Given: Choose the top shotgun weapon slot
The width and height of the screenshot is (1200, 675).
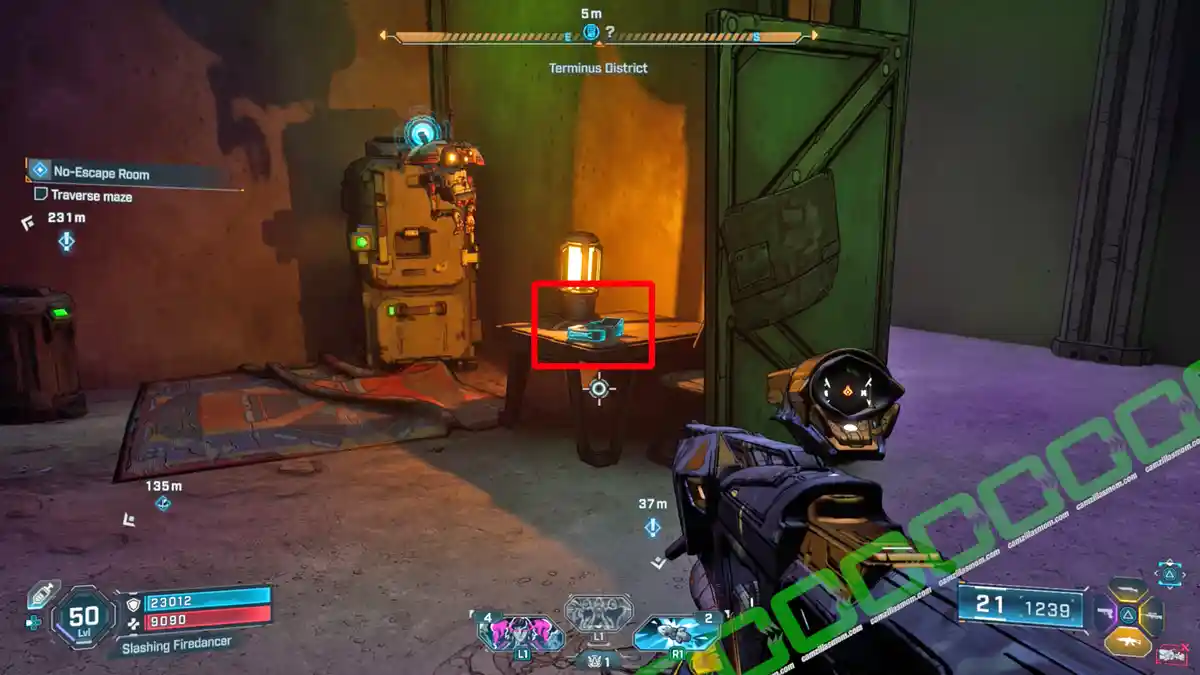Looking at the screenshot, I should [1127, 588].
